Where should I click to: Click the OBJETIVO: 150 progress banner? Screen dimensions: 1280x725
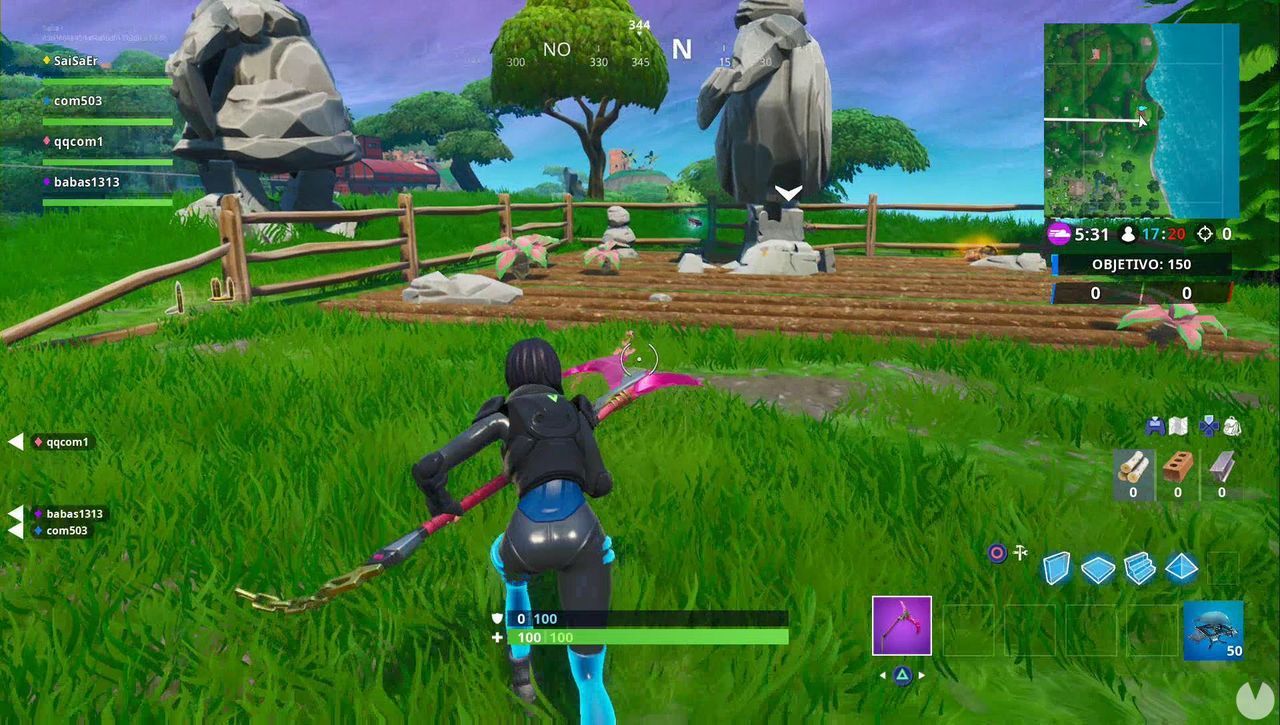(1140, 264)
